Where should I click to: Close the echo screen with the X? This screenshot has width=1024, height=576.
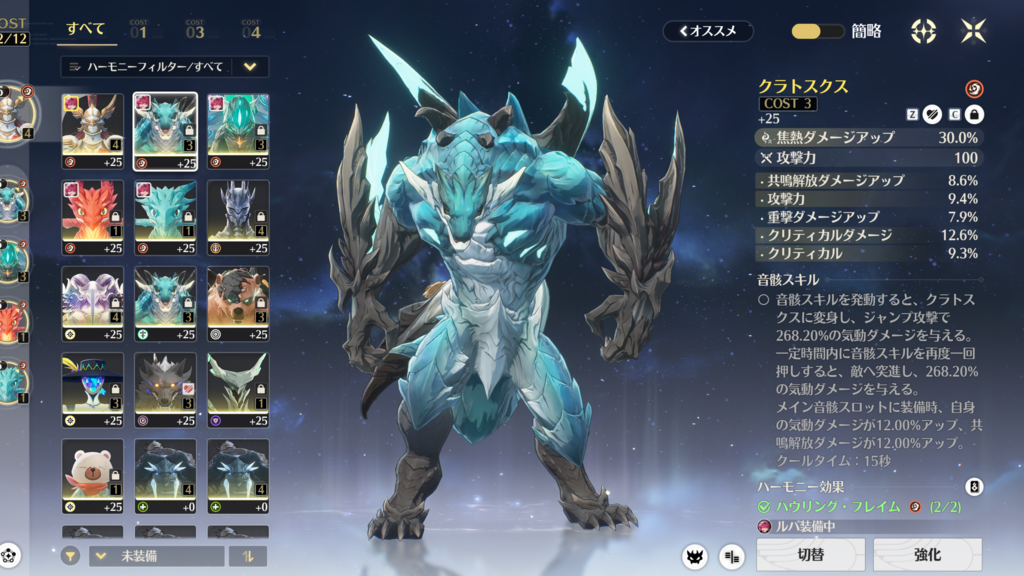[x=973, y=31]
